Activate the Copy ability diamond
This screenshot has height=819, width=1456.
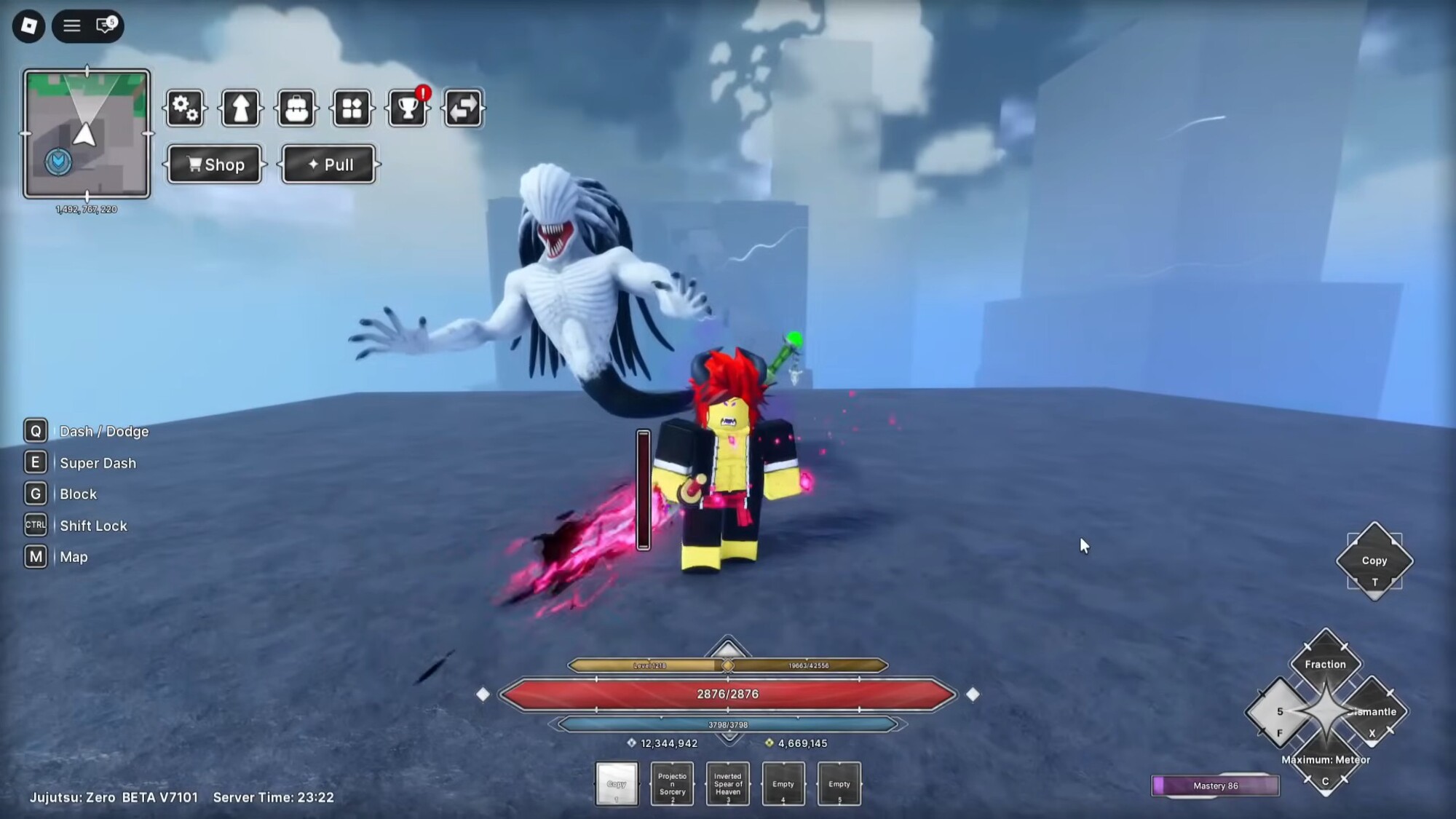click(1374, 561)
